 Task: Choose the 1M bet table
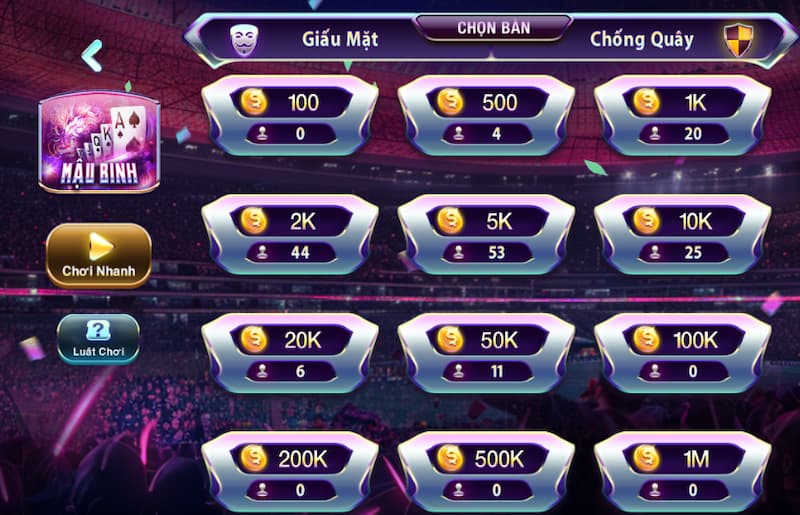click(682, 471)
